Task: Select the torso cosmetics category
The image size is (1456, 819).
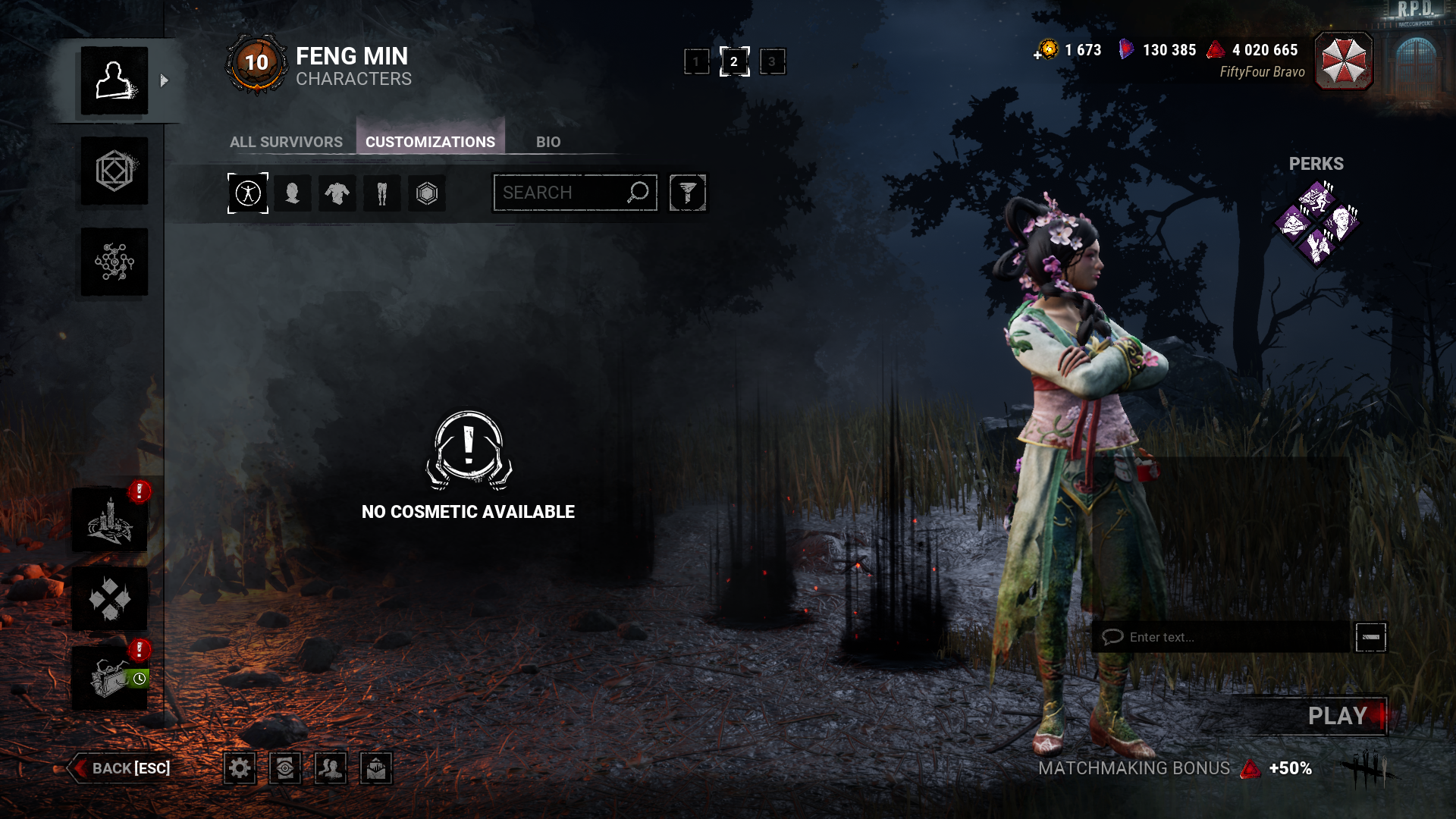Action: coord(337,193)
